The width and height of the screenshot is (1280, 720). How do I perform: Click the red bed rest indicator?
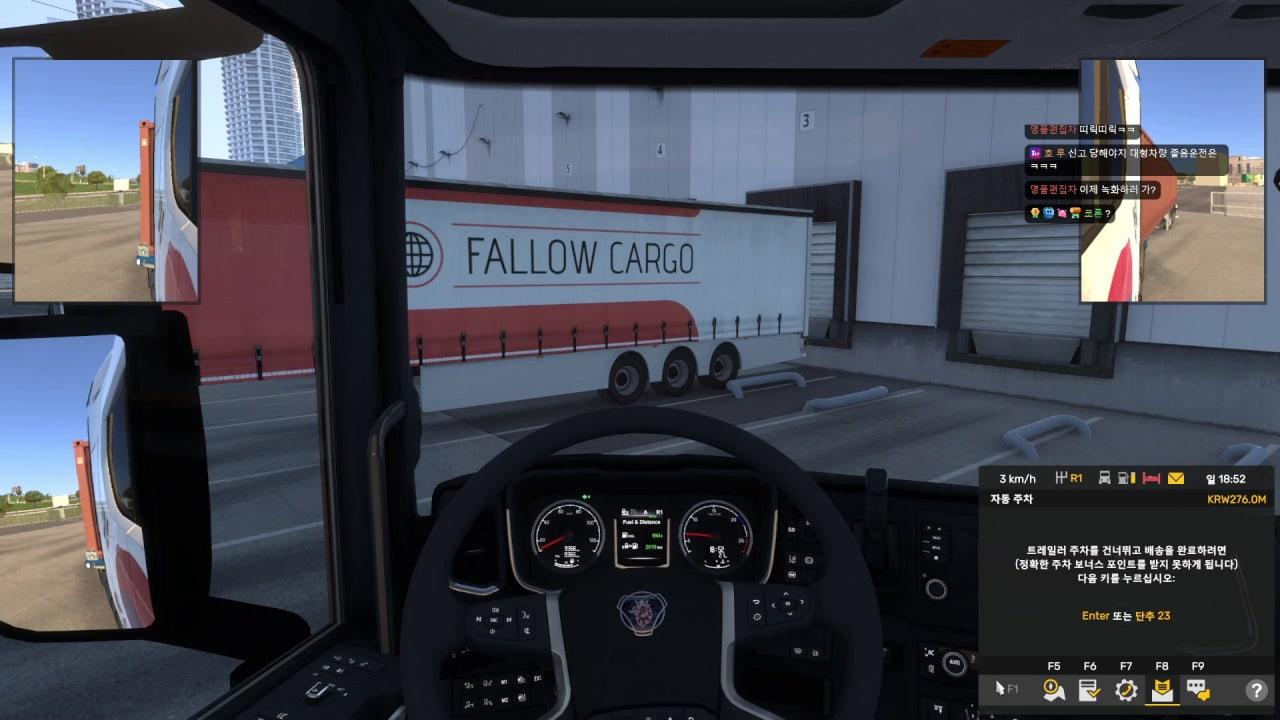point(1151,478)
